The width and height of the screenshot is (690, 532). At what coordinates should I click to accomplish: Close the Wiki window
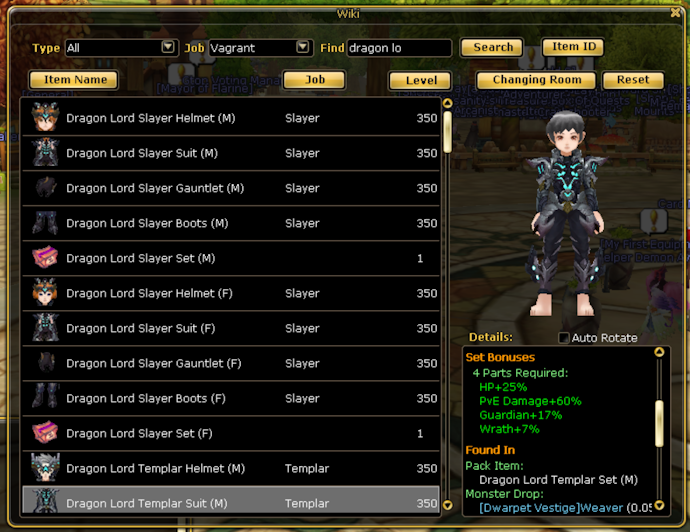677,13
